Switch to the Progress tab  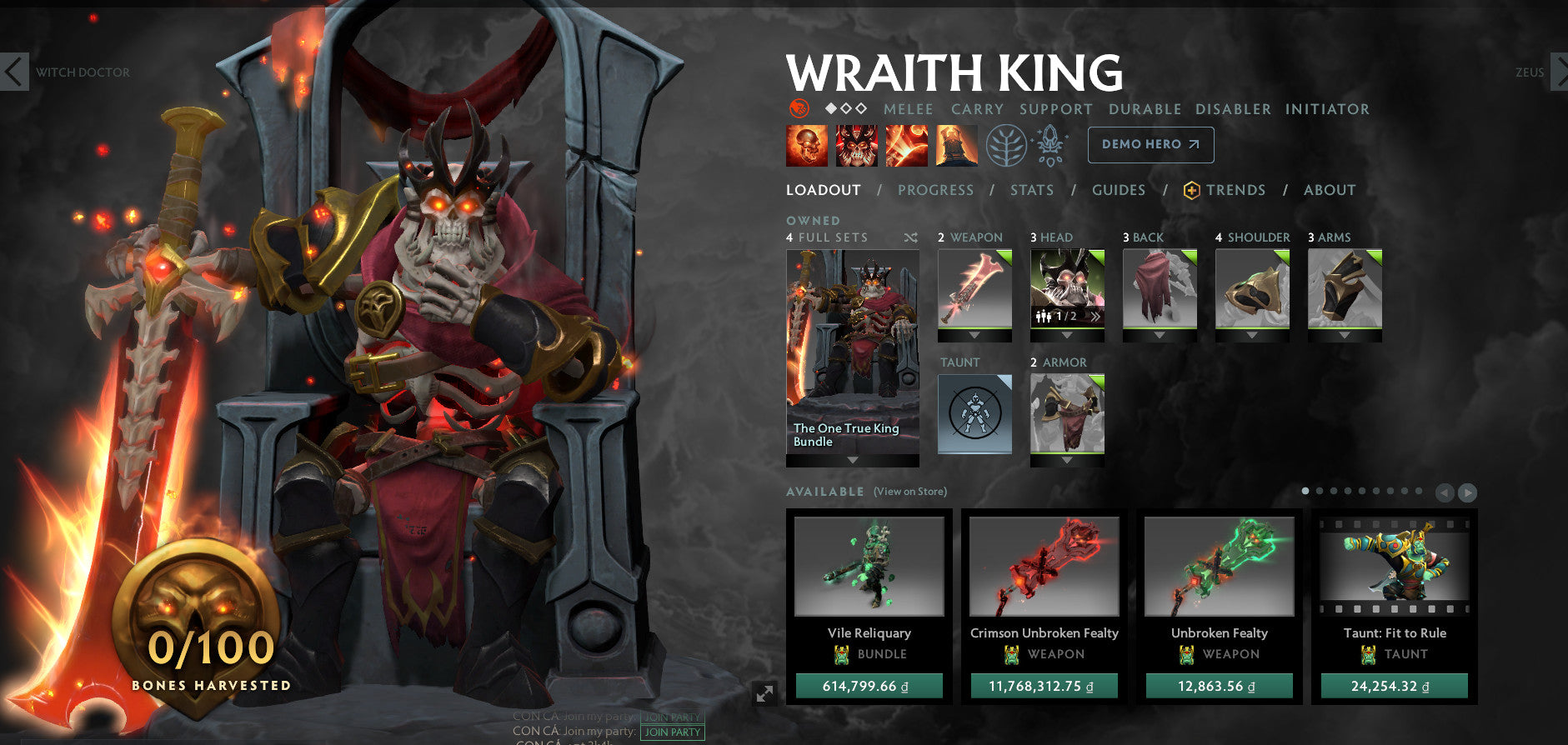coord(935,190)
